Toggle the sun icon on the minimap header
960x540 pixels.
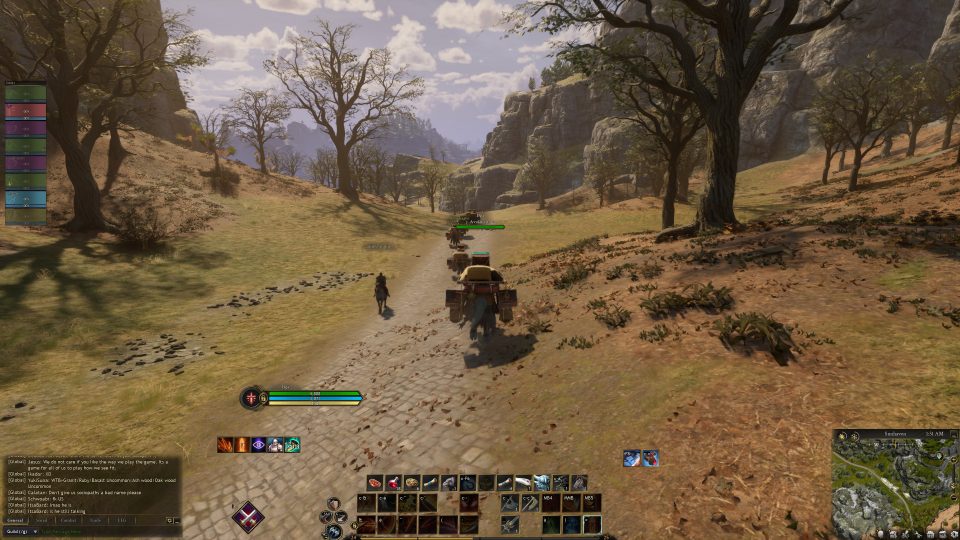[x=844, y=436]
